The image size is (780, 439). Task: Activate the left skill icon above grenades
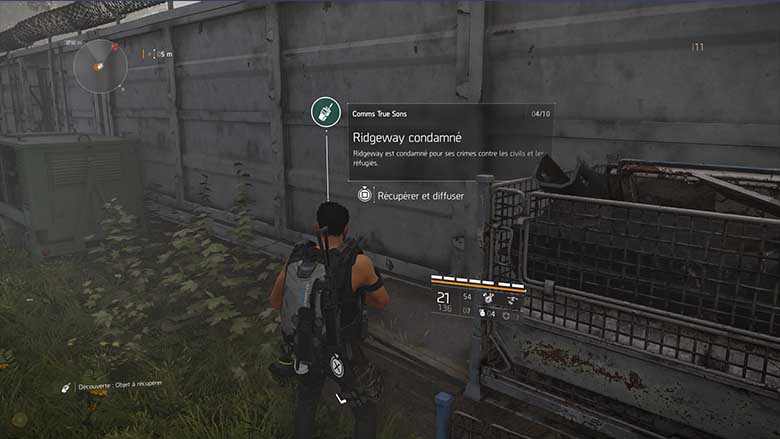point(489,298)
